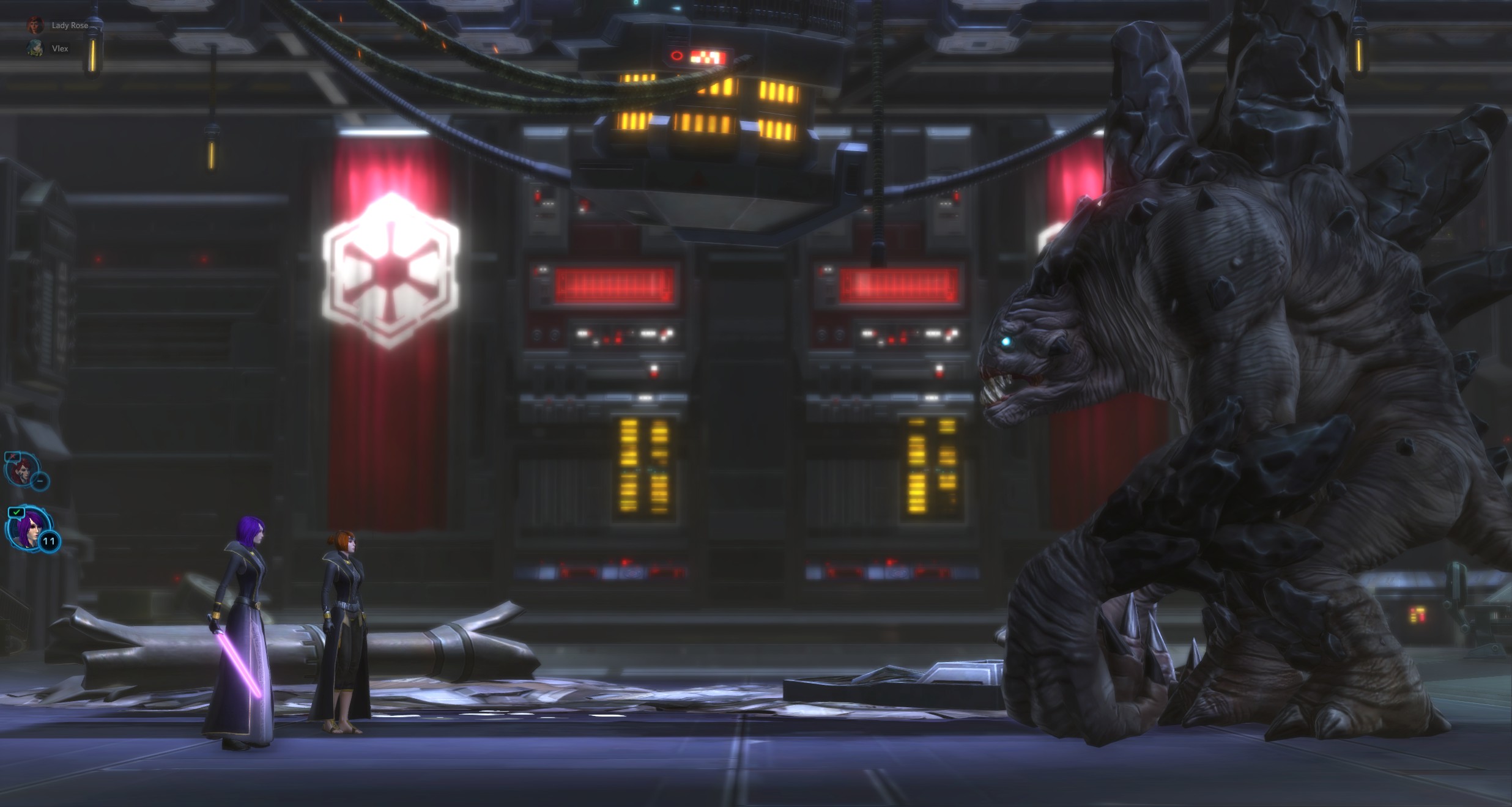The height and width of the screenshot is (807, 1512).
Task: Click the Vlex name label
Action: click(x=60, y=49)
